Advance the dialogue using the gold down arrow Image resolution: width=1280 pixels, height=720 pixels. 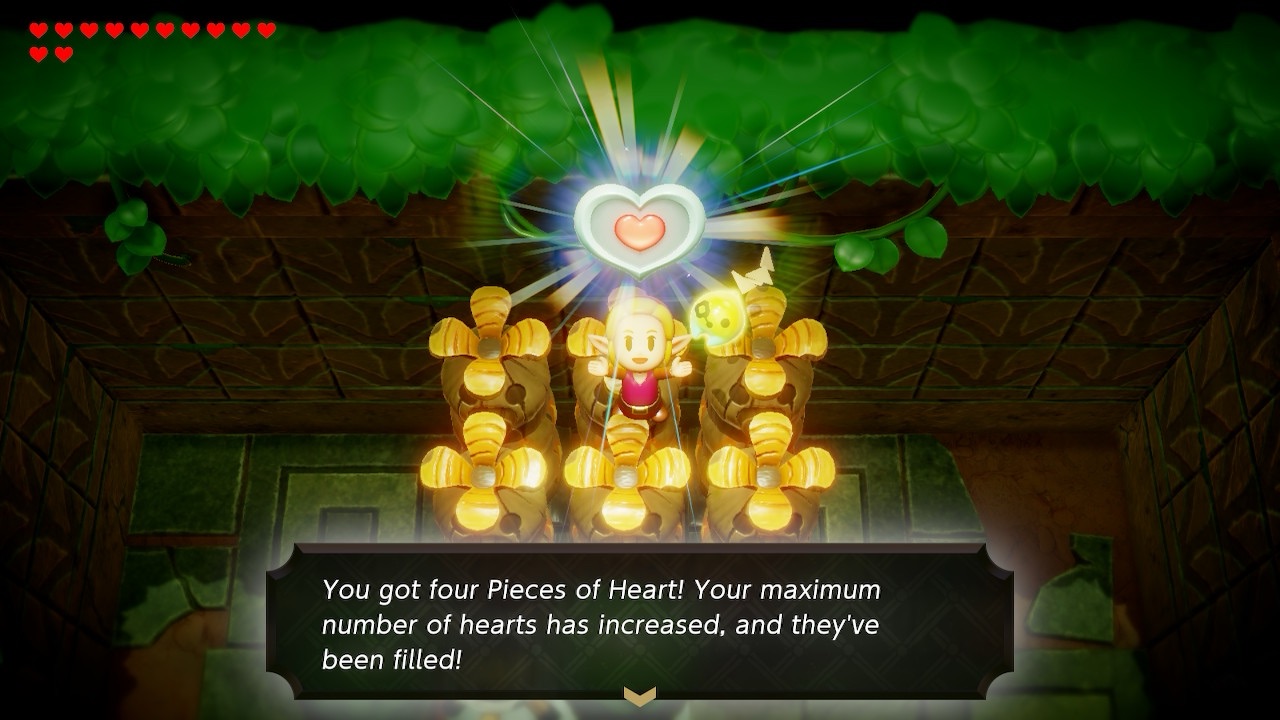click(x=639, y=694)
